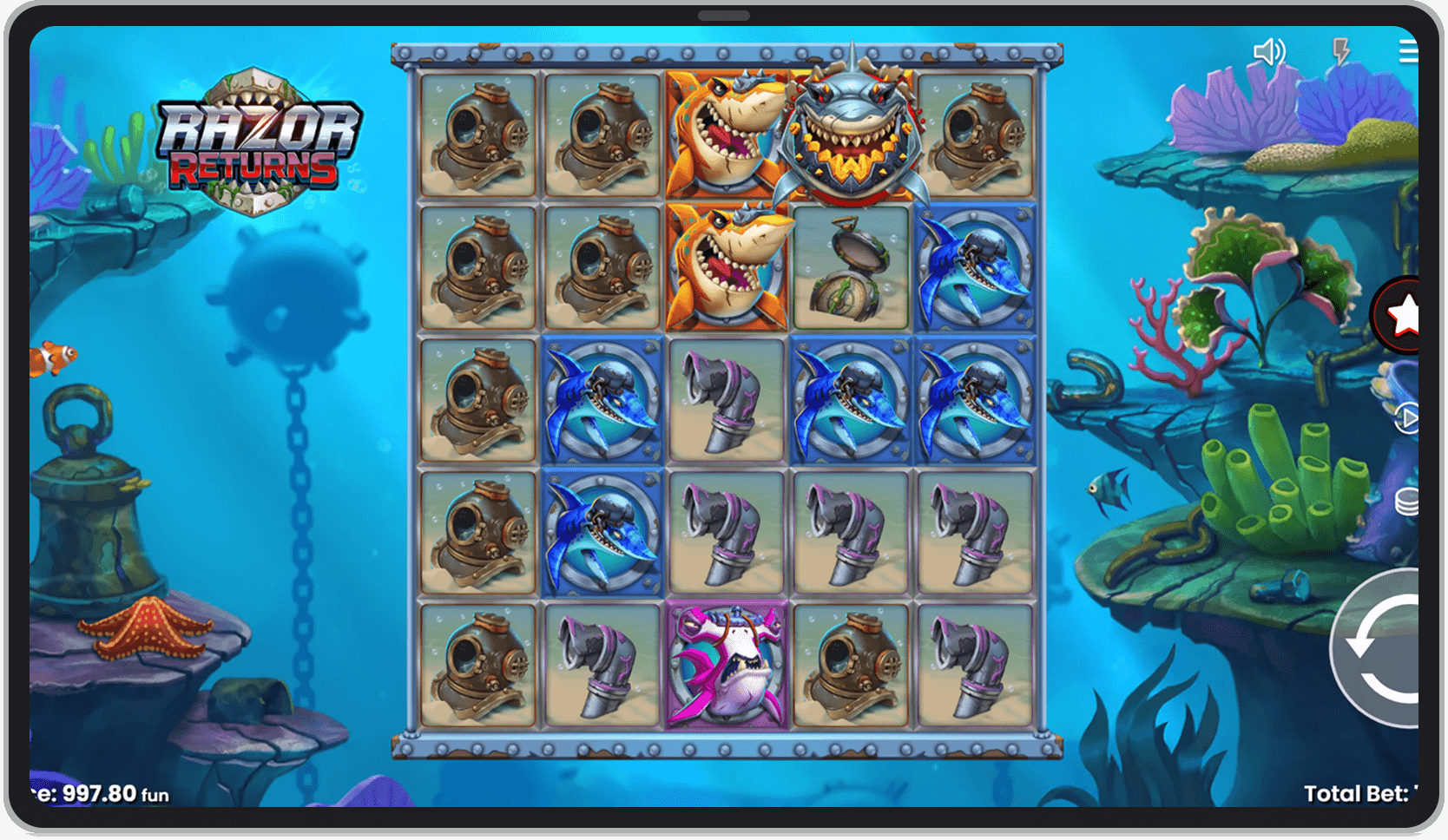
Task: Click the balance showing 997.80 fun
Action: (x=87, y=794)
